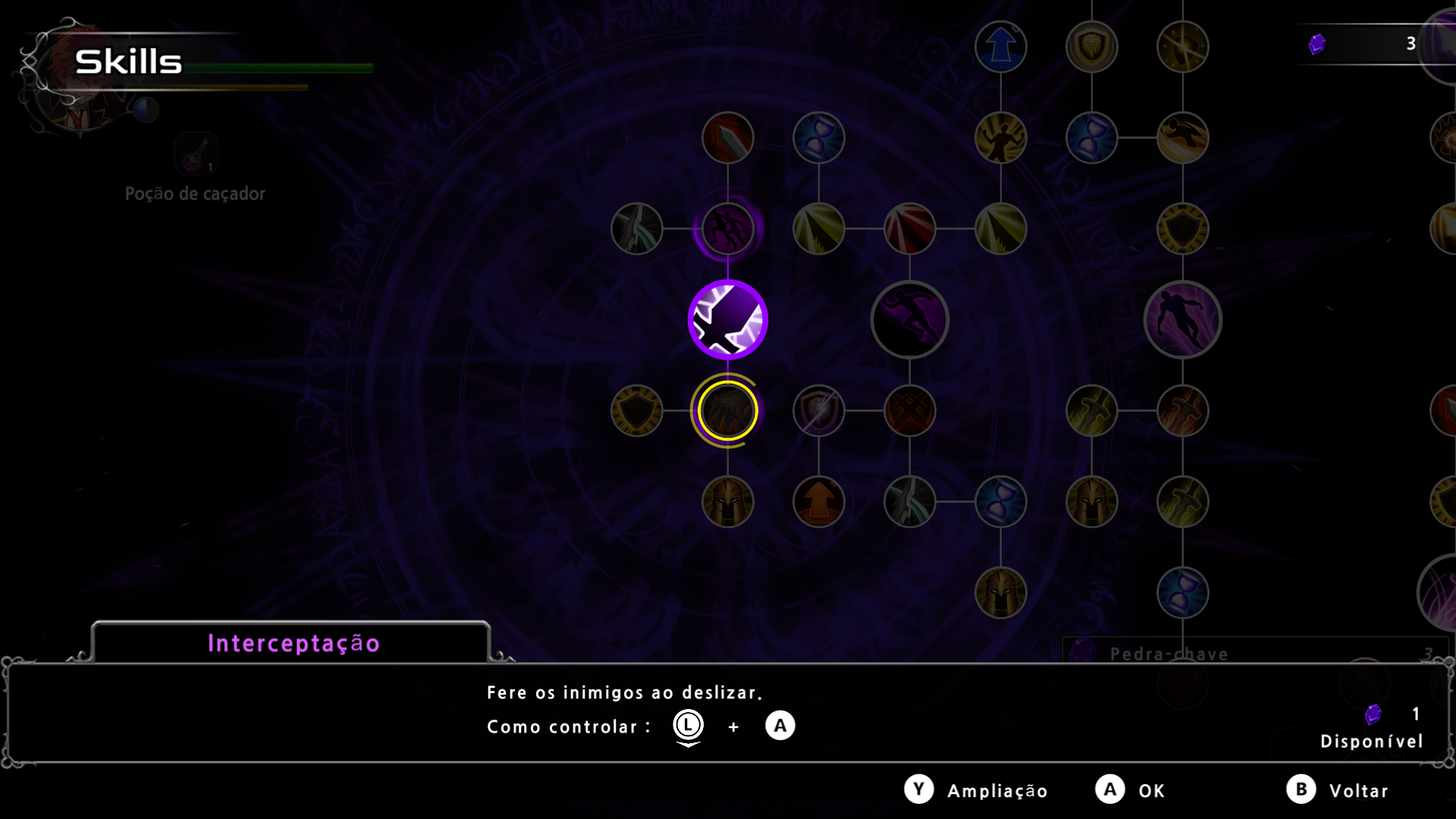Pick the yellow standing figure skill node
This screenshot has height=819, width=1456.
click(x=1000, y=138)
